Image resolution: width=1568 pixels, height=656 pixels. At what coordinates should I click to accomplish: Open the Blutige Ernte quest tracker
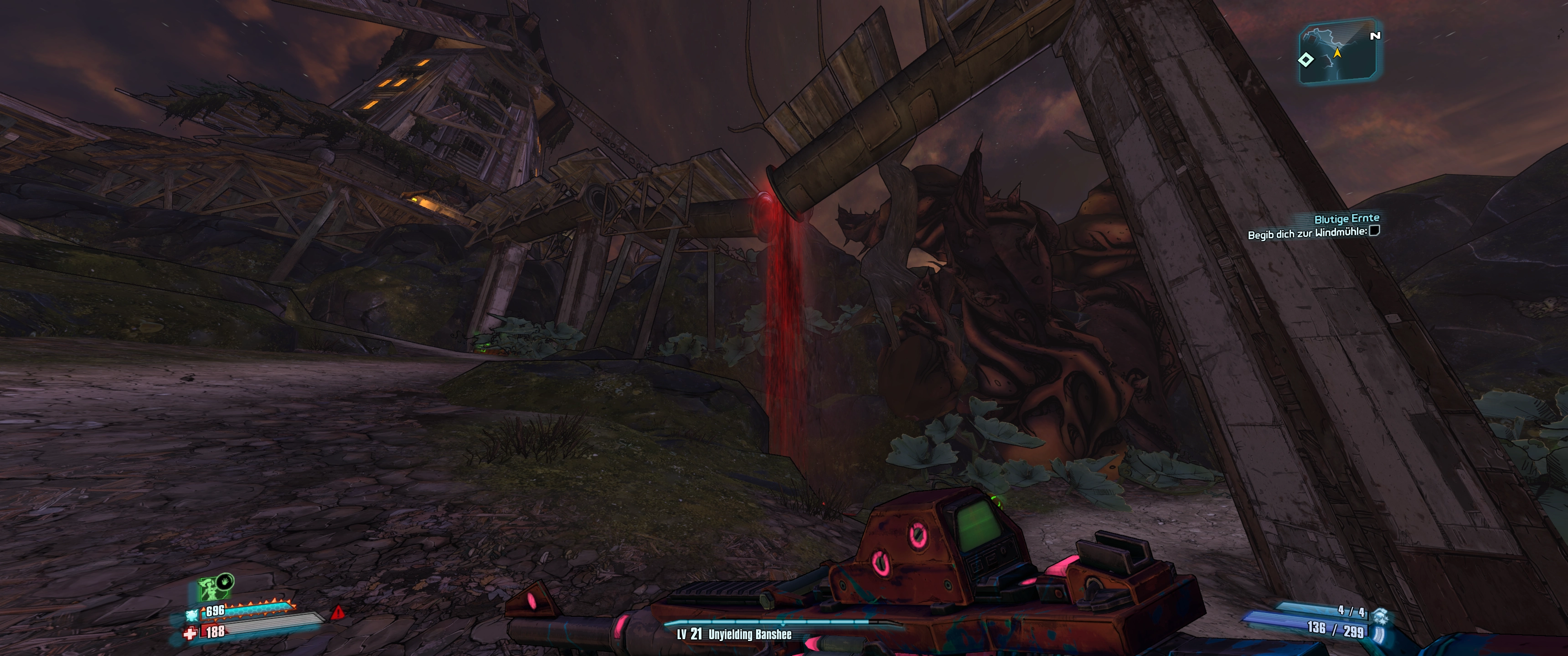[1346, 219]
